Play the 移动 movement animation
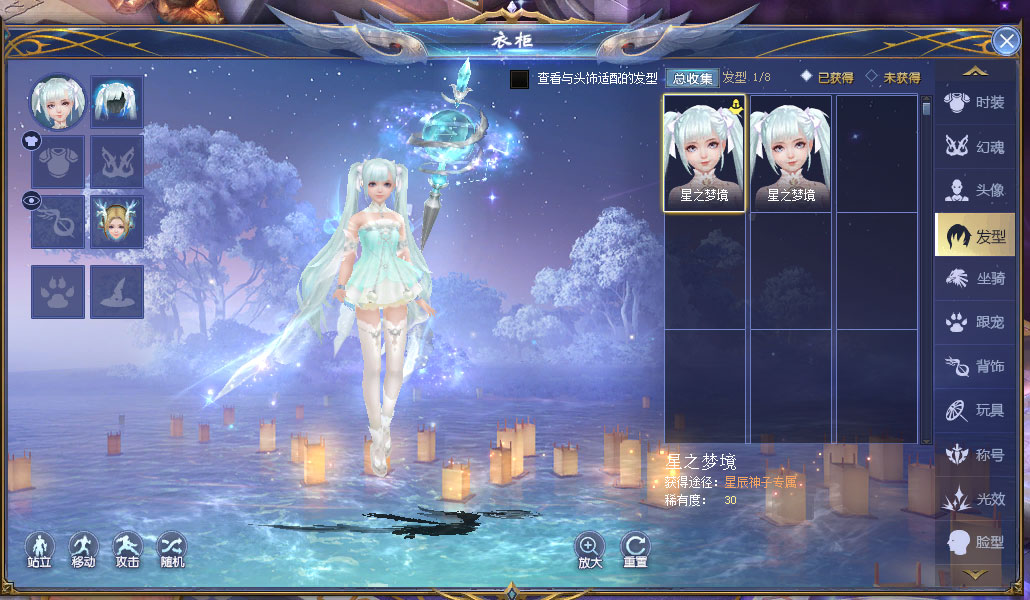Viewport: 1030px width, 600px height. pos(83,548)
